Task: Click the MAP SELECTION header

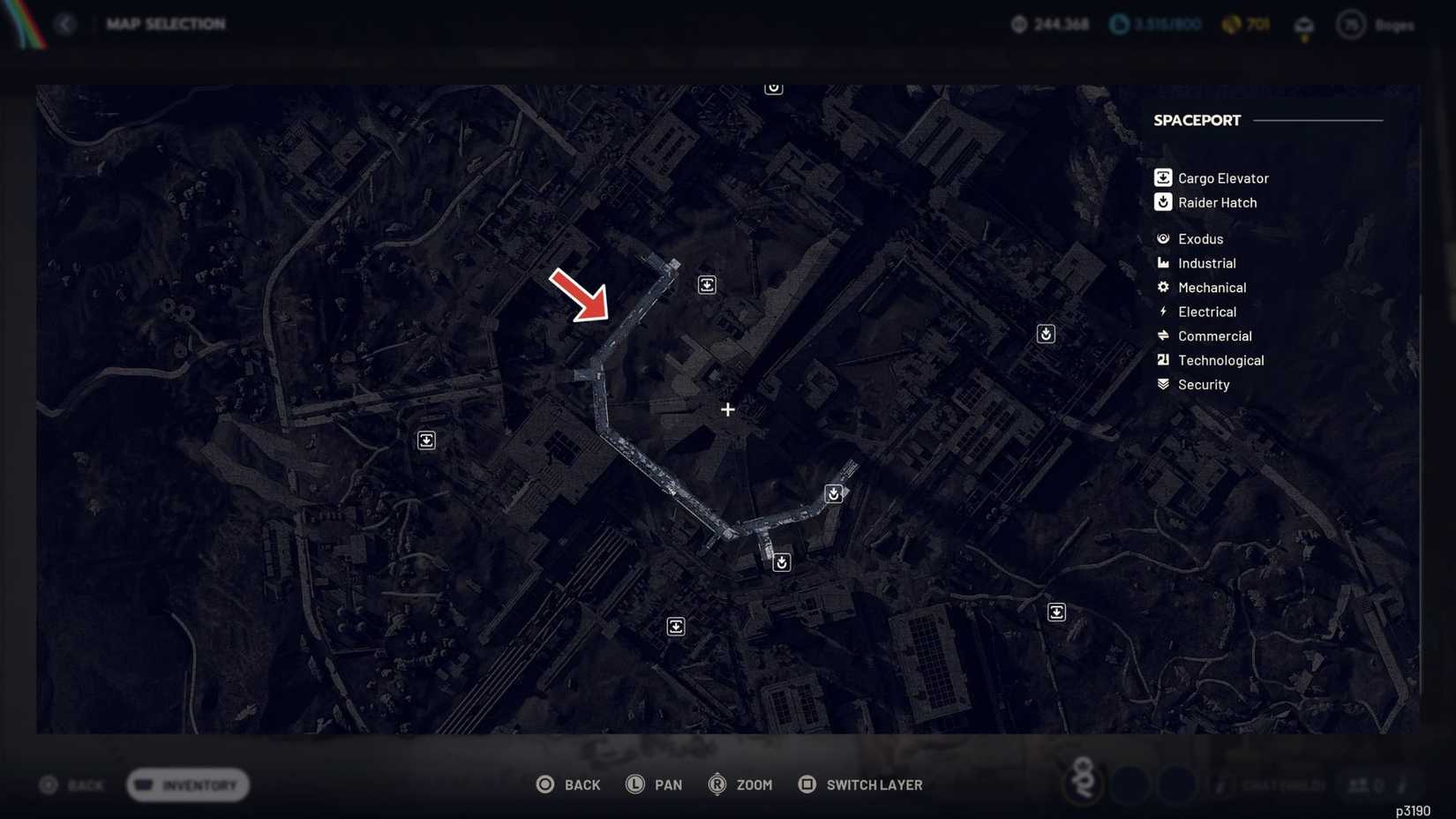Action: click(x=166, y=24)
